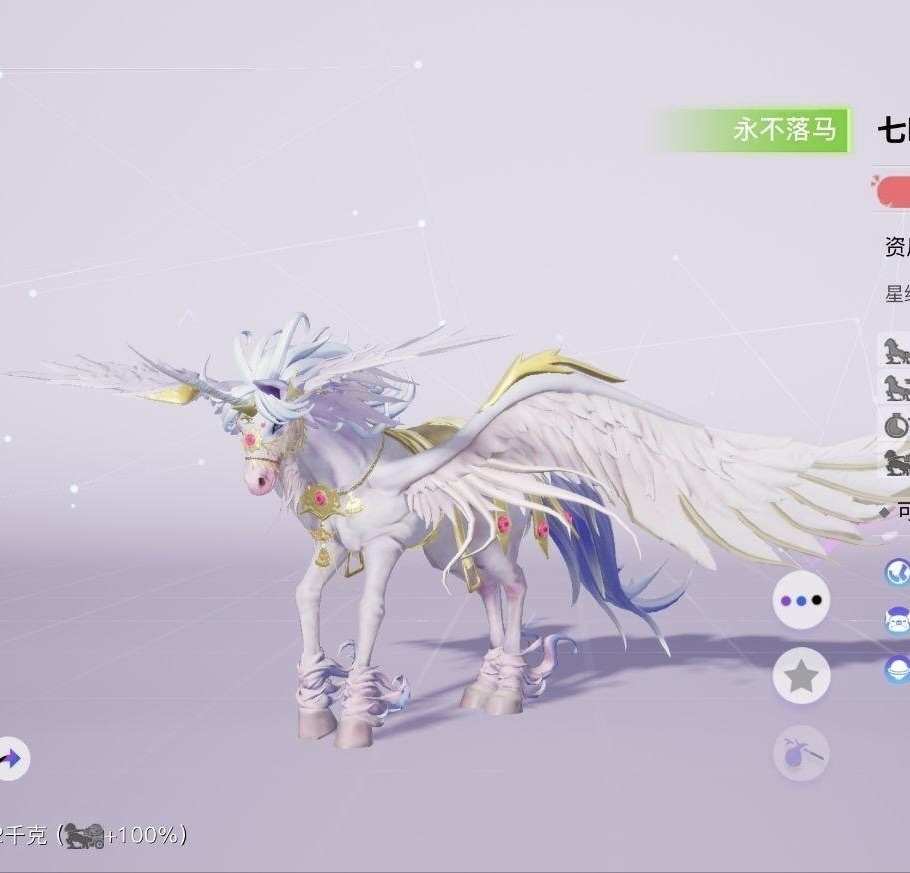Tap the gray star favorite button
Image resolution: width=910 pixels, height=873 pixels.
(x=801, y=677)
